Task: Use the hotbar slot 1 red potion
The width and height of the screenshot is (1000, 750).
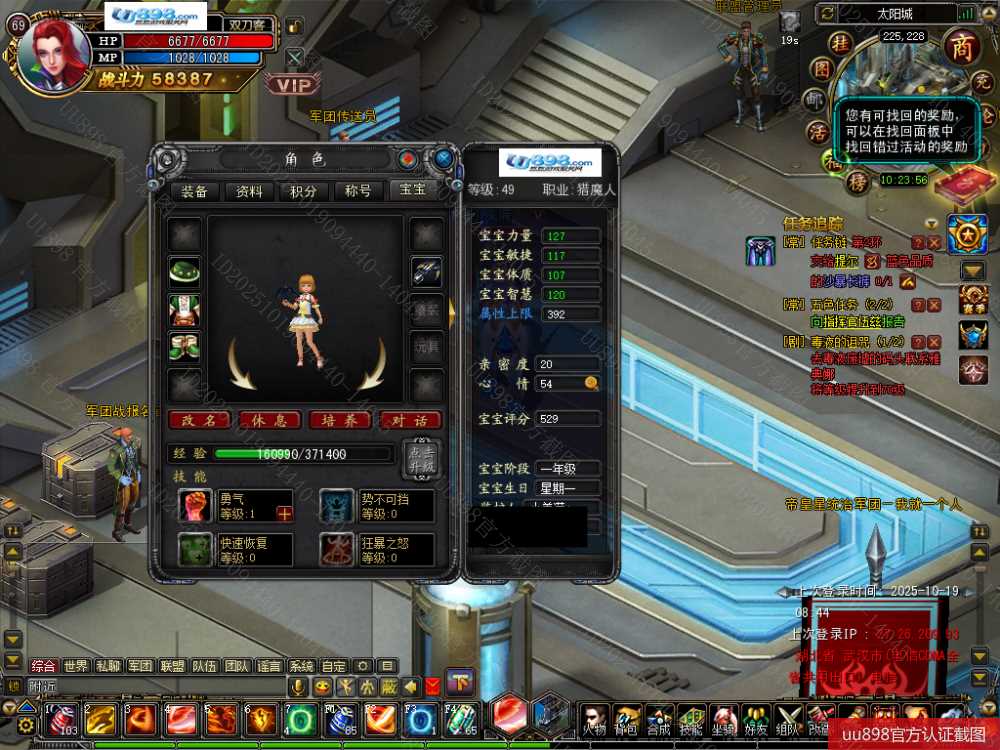Action: [63, 718]
